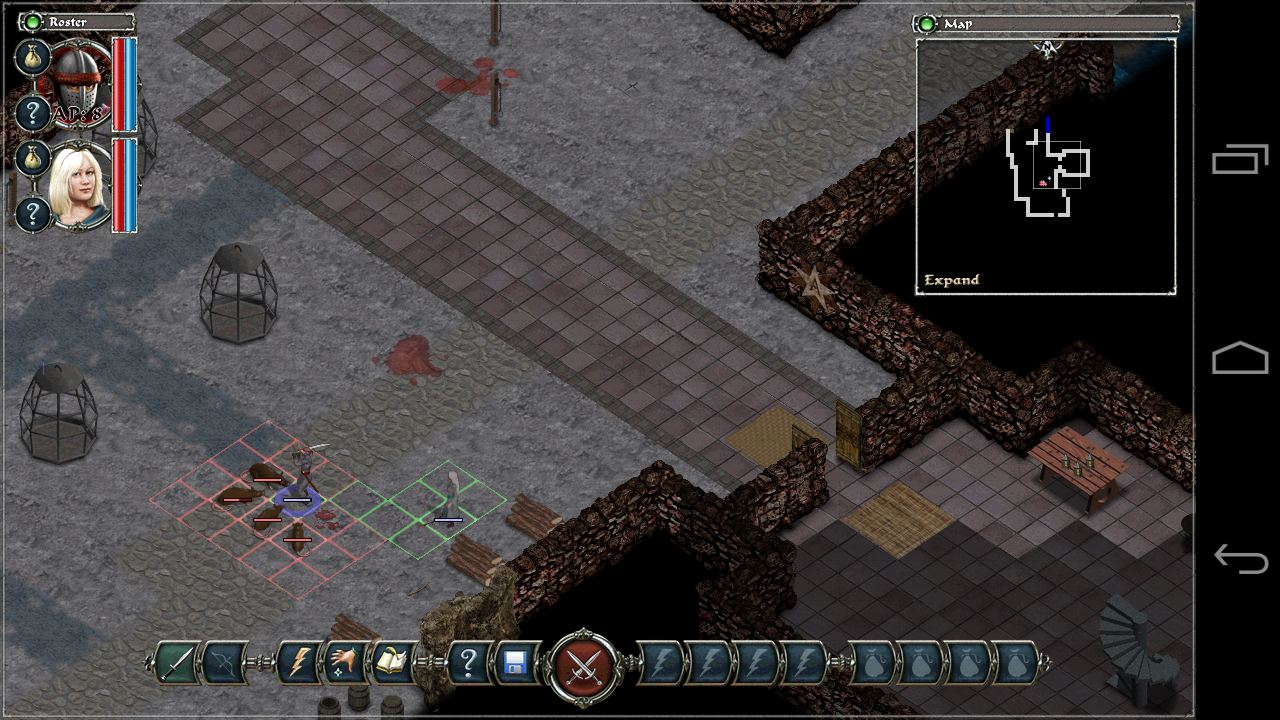Image resolution: width=1280 pixels, height=720 pixels.
Task: Open the spellbook icon
Action: pyautogui.click(x=391, y=663)
